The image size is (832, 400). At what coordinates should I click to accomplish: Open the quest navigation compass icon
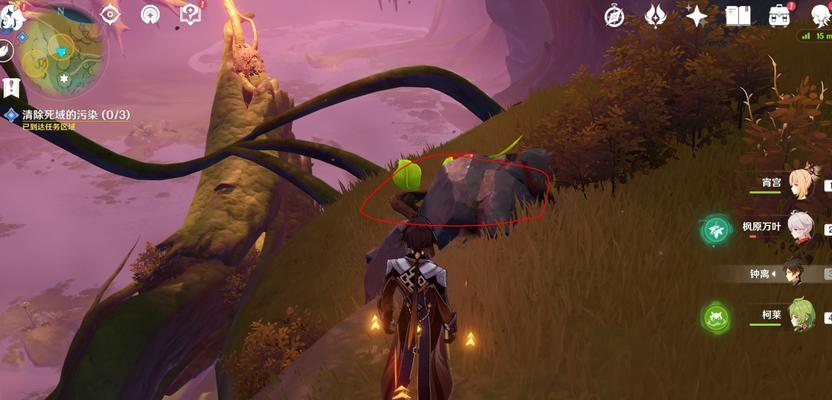click(110, 15)
